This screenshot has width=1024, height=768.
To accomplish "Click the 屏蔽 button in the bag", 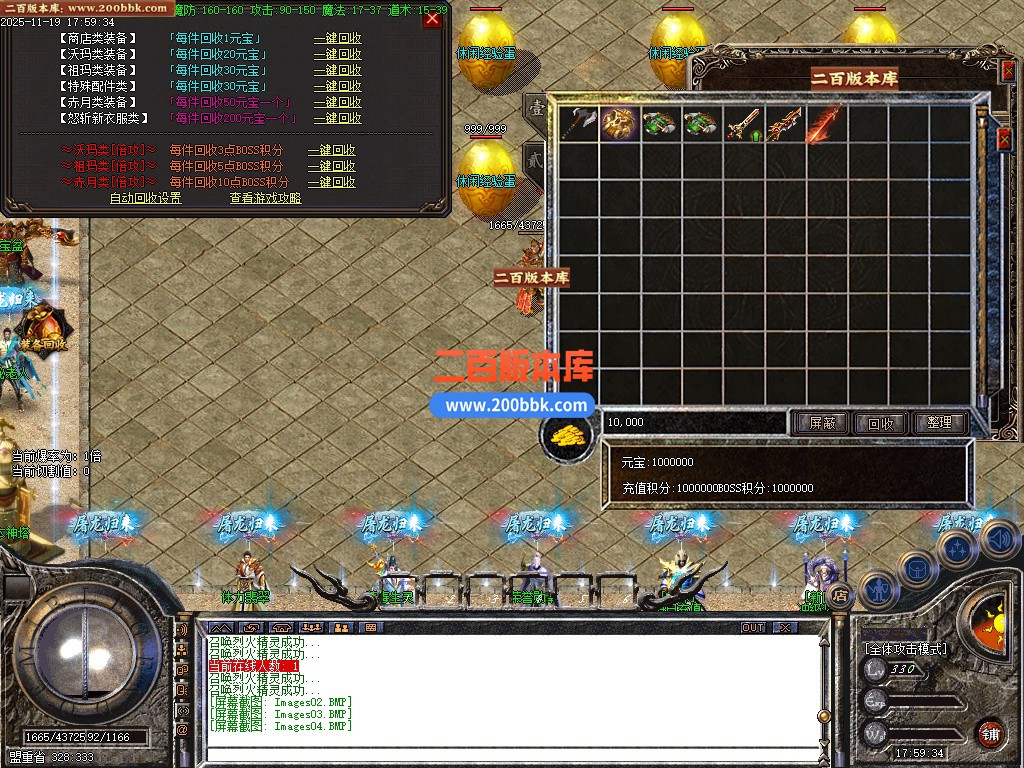I will [x=821, y=423].
